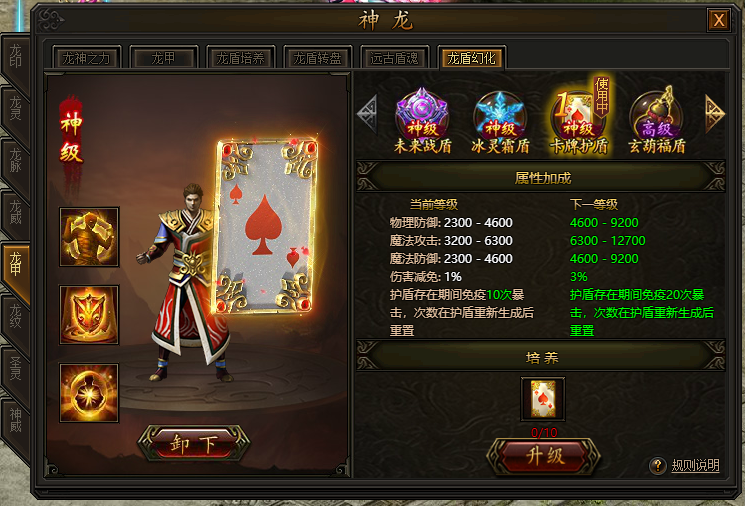Switch to the 龙神之力 tab
745x506 pixels.
pos(88,59)
